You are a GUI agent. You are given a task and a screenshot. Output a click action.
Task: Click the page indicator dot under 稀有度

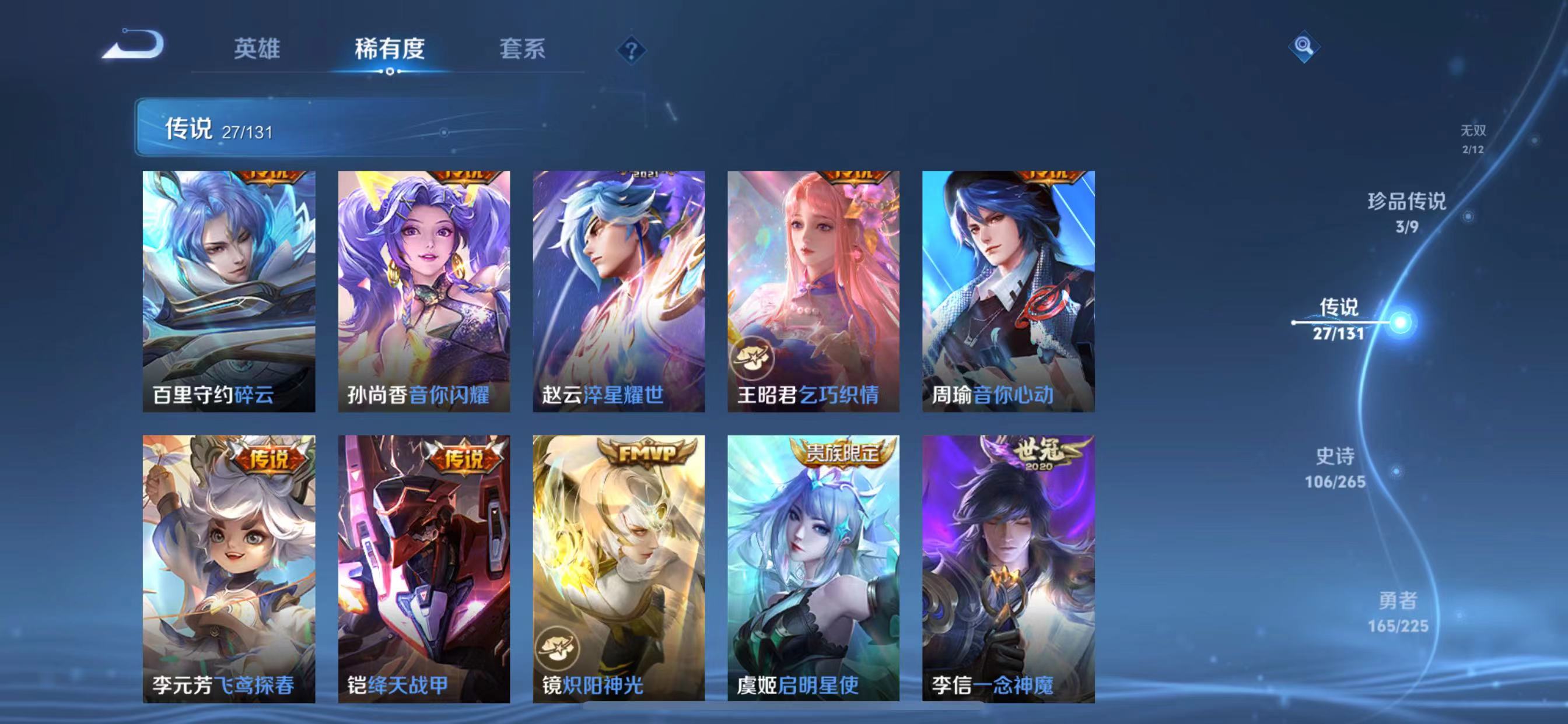pos(390,71)
